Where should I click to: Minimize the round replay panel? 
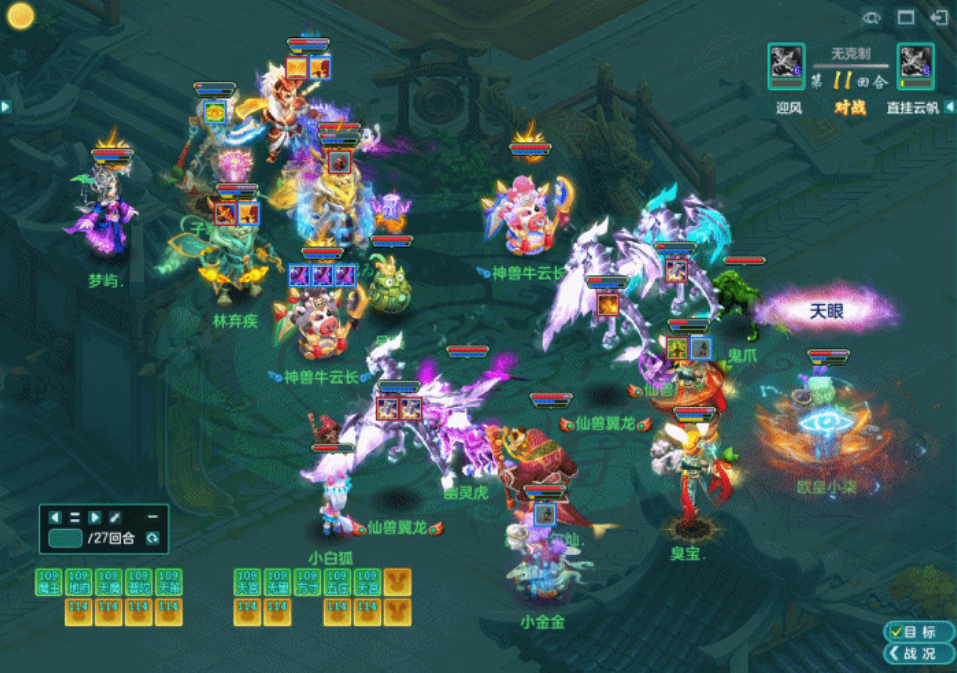click(x=153, y=517)
